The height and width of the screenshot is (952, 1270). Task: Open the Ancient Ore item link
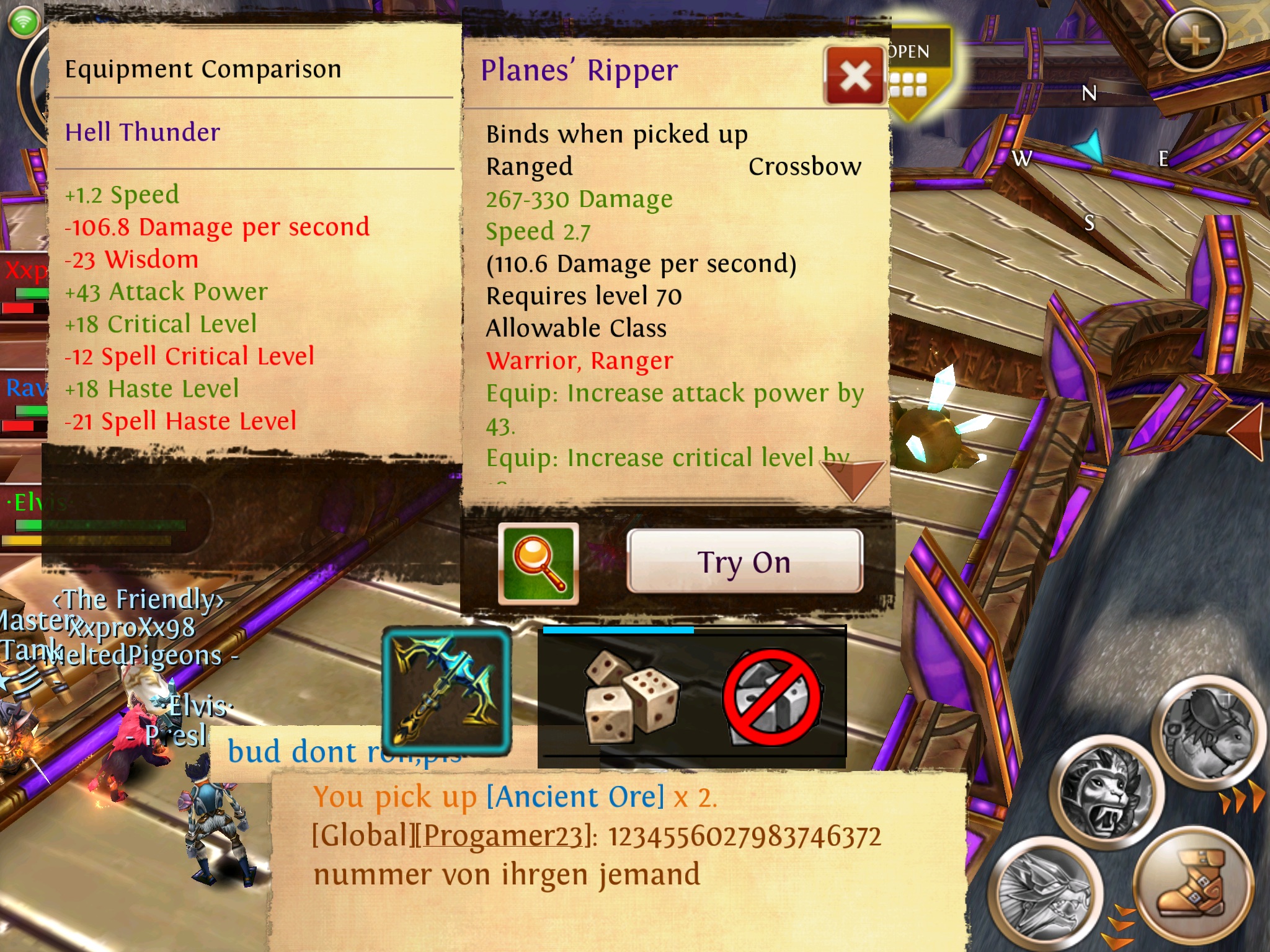[x=575, y=797]
